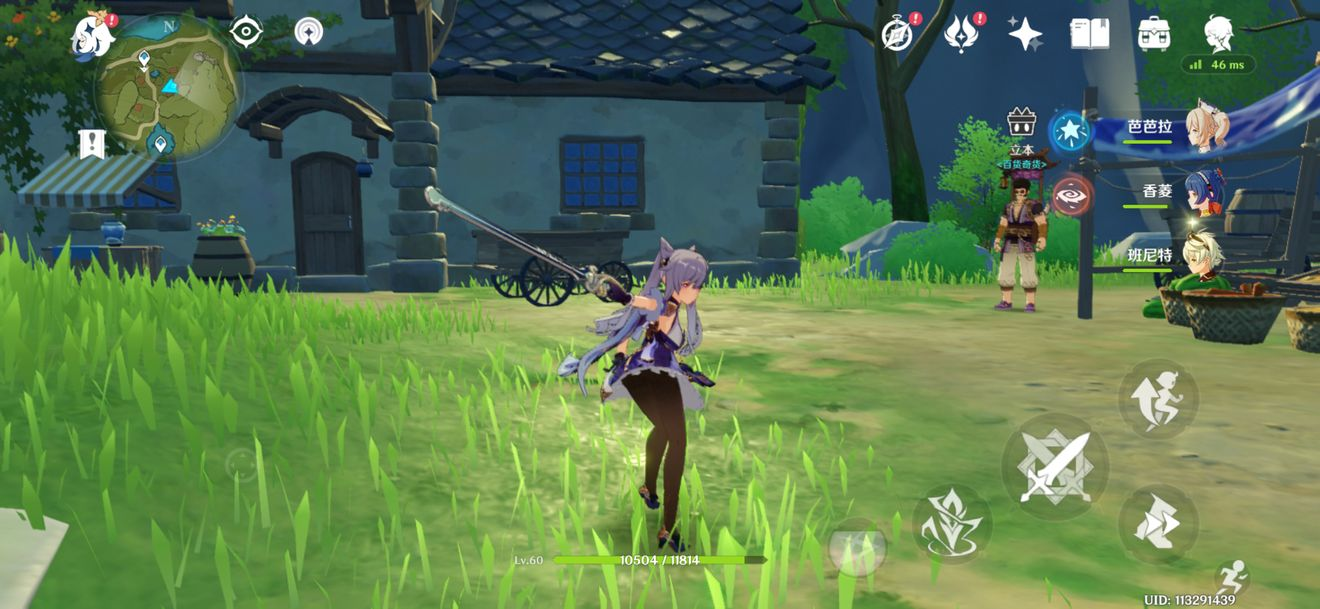1320x609 pixels.
Task: Activate the eye-shaped Elemental Sight icon
Action: (246, 32)
